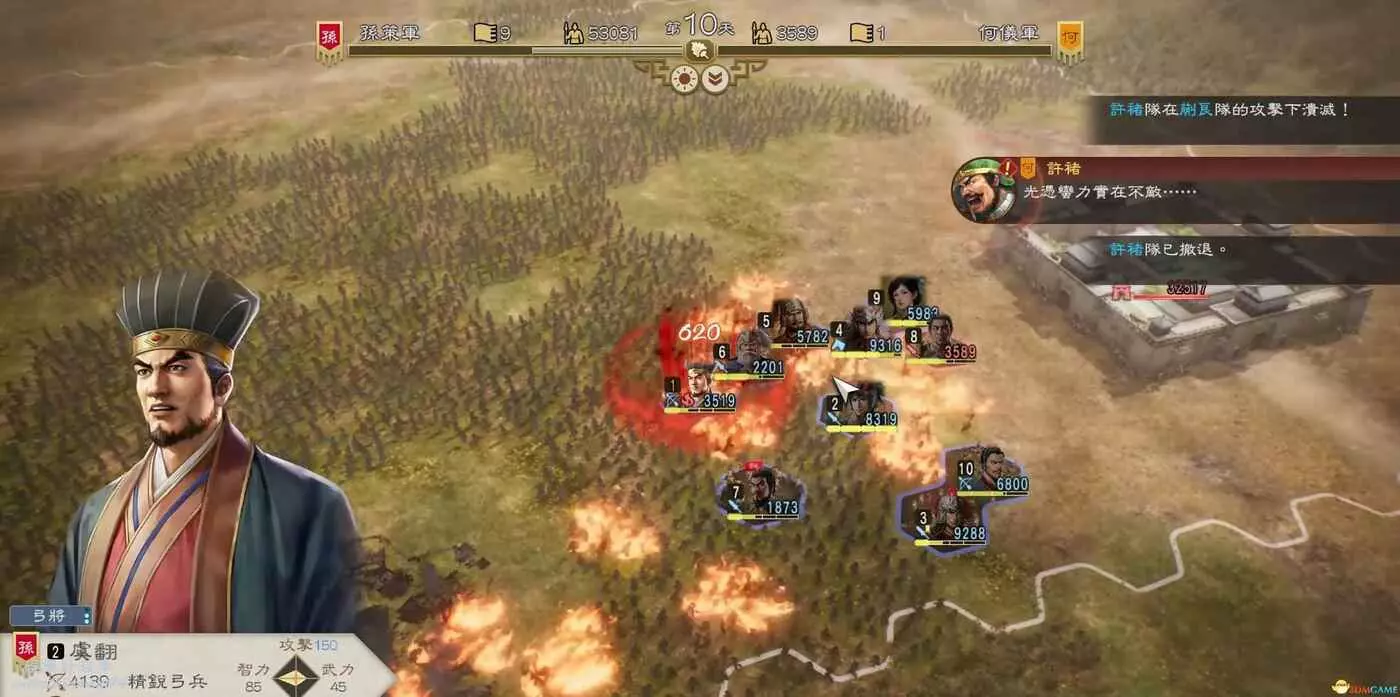Click the 孫策軍 red faction banner
Viewport: 1400px width, 697px height.
point(329,42)
